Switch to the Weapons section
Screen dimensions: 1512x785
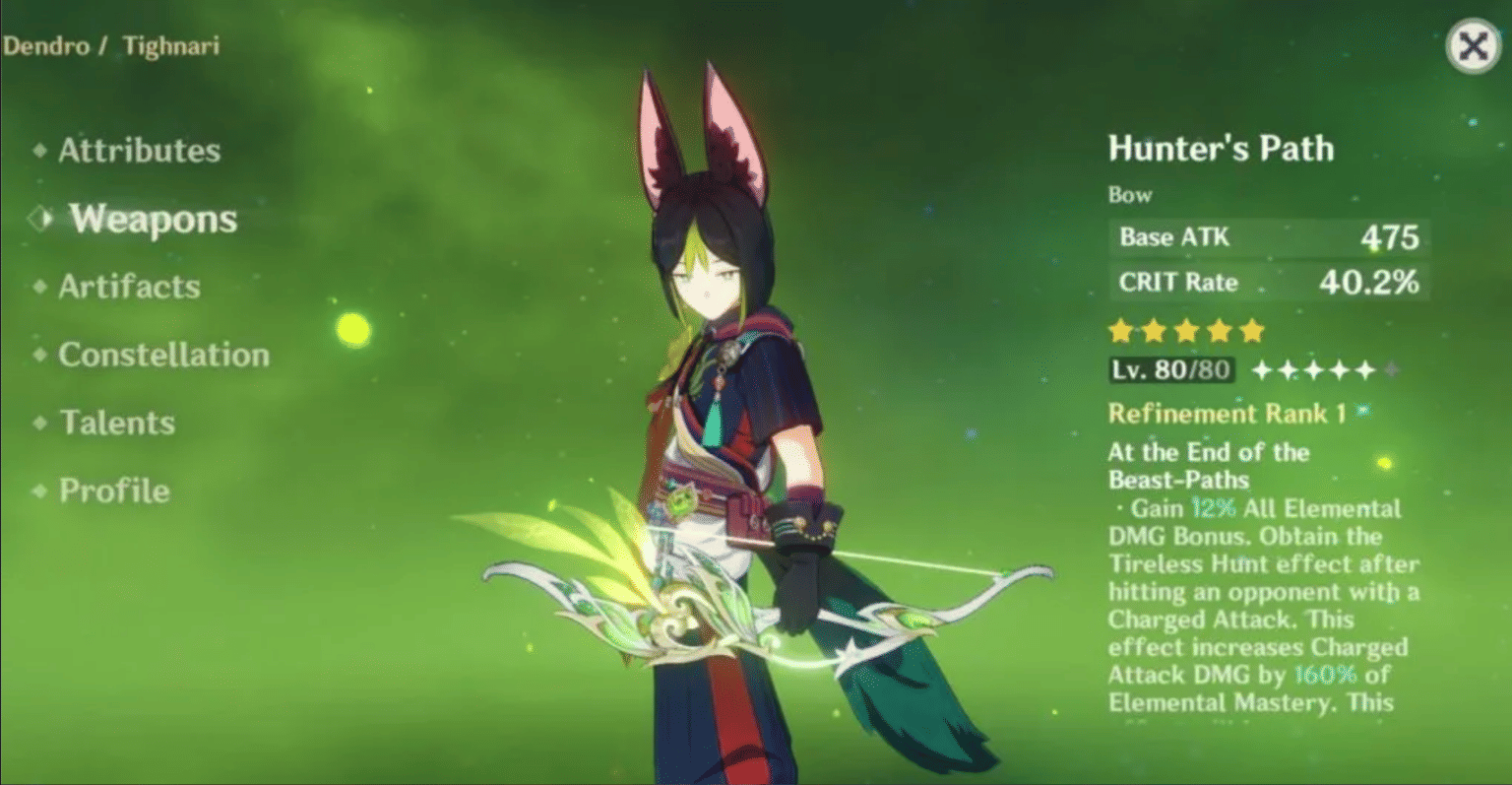(x=151, y=219)
